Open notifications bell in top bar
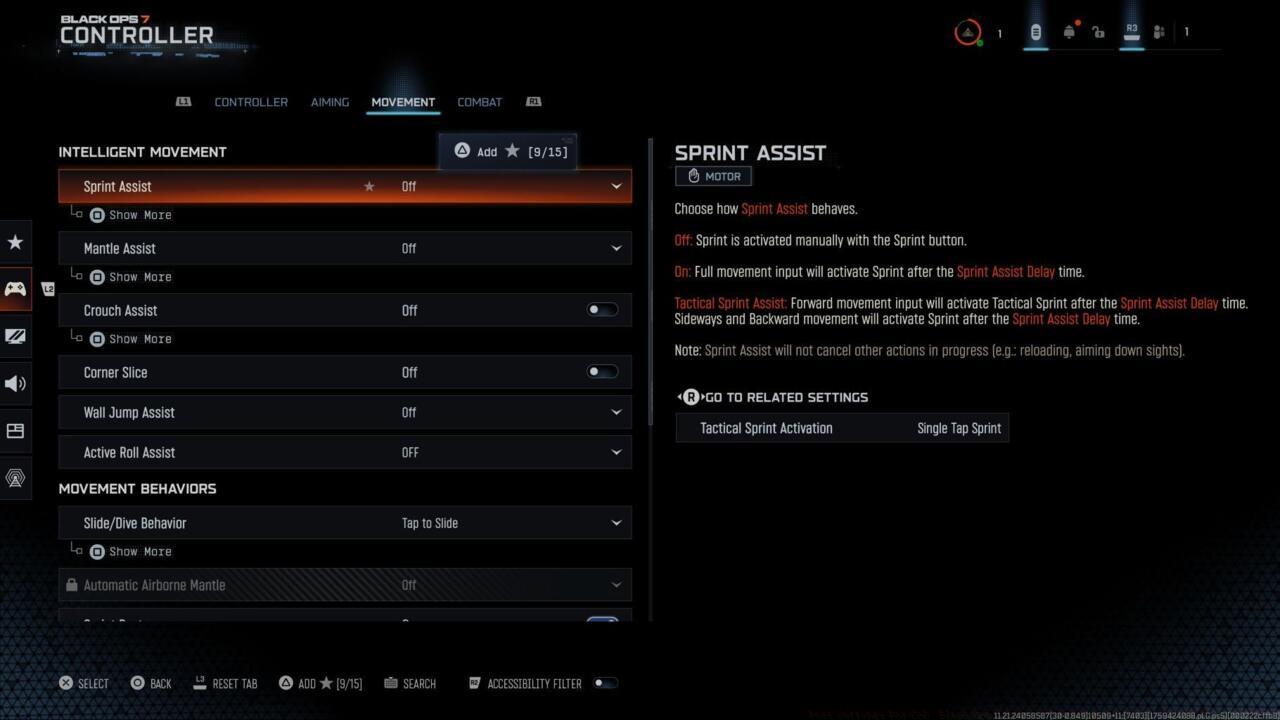Viewport: 1280px width, 720px height. click(1069, 31)
